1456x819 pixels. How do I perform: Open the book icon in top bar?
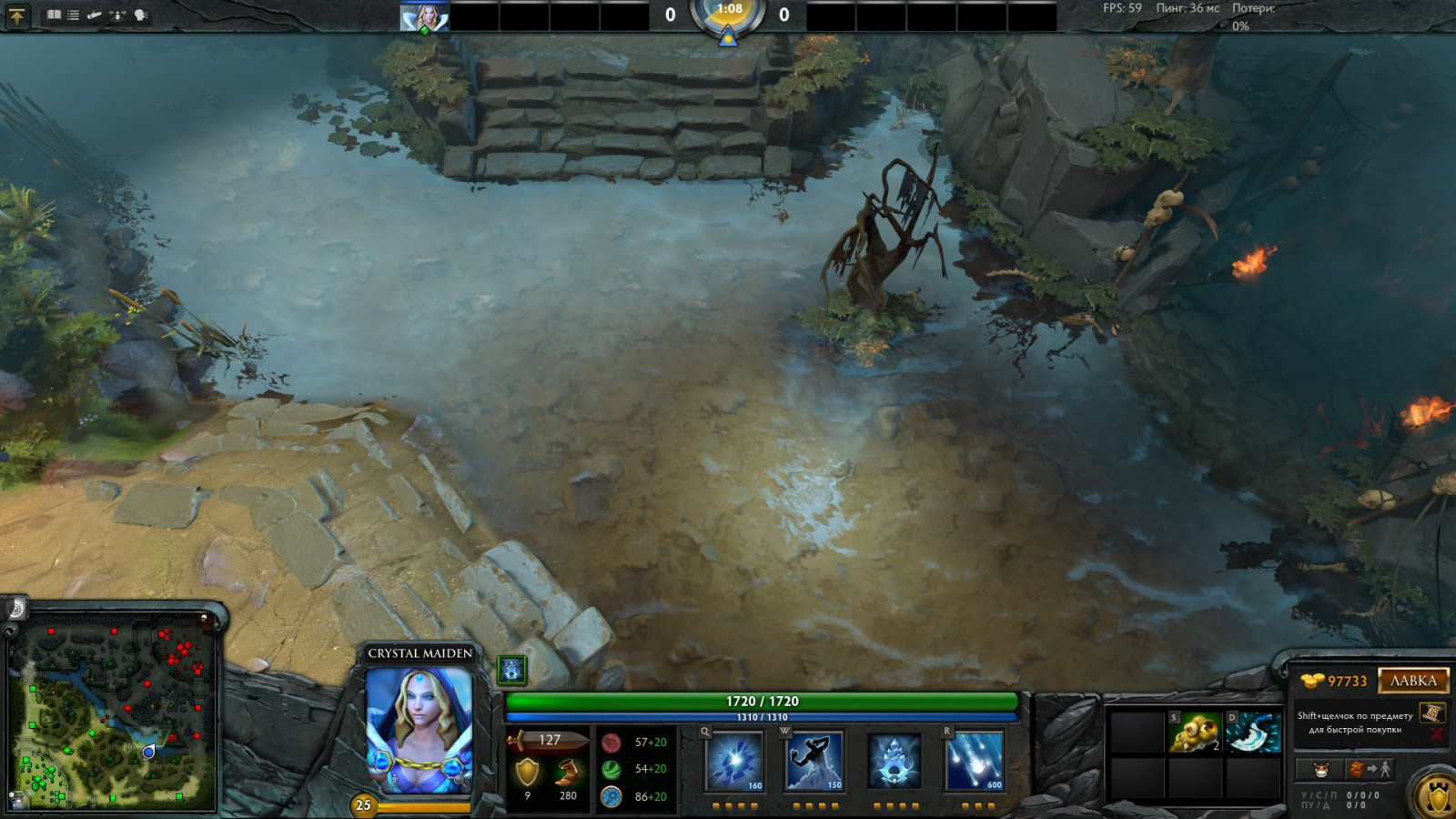click(54, 15)
